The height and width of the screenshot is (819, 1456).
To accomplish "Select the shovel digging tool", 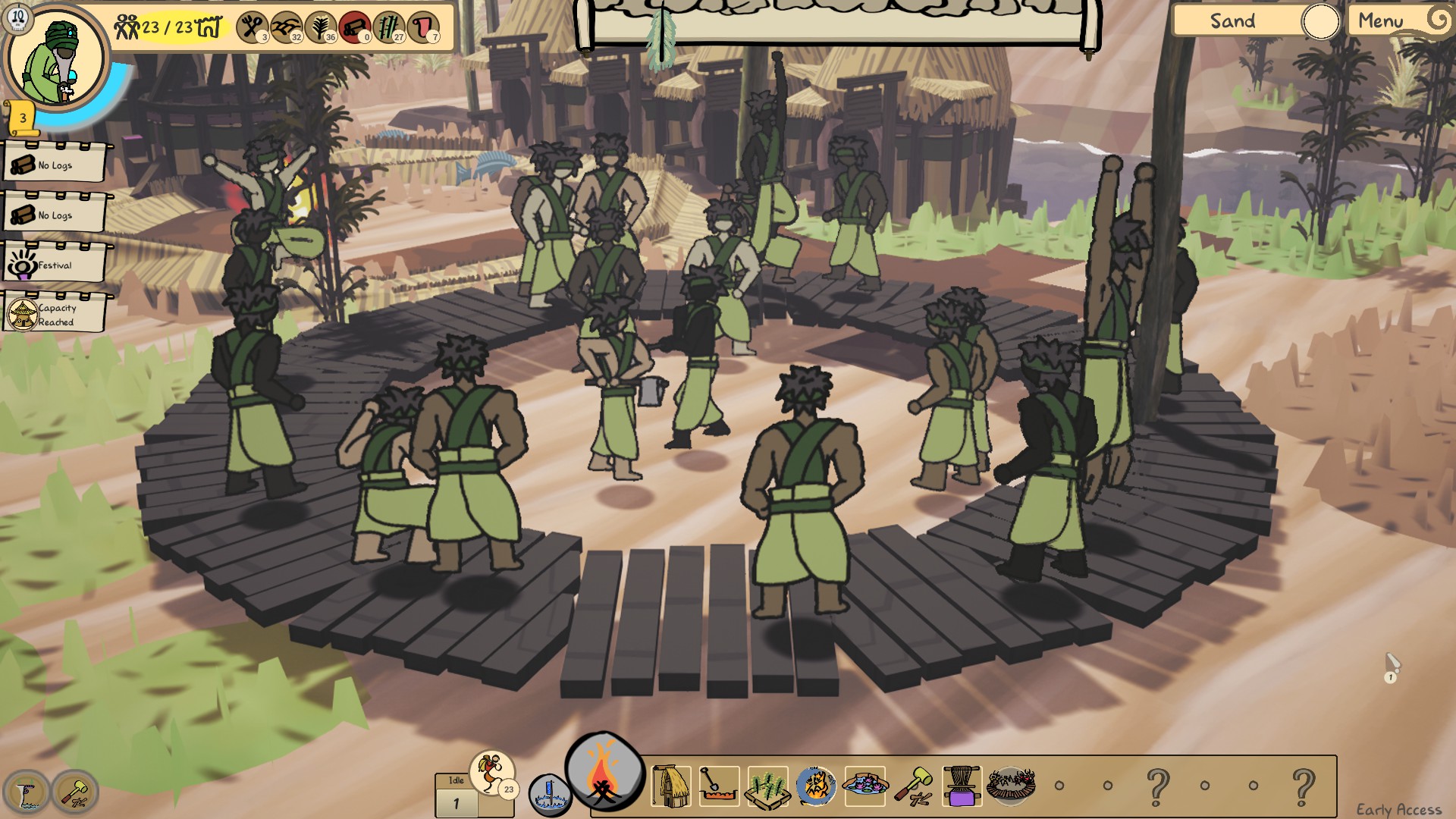I will coord(718,786).
